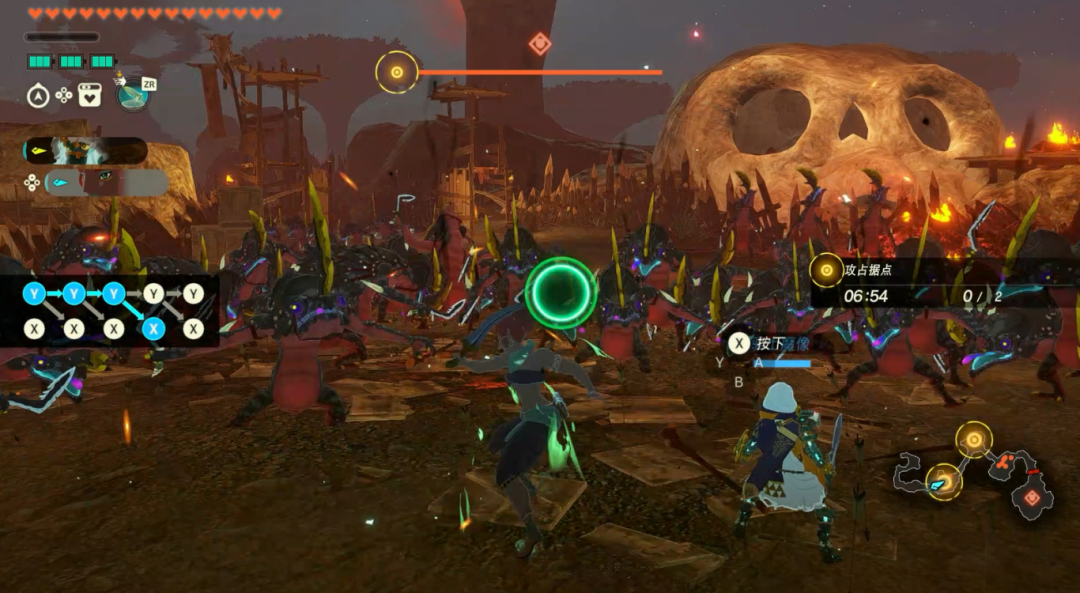Click the compass arrow icon
Image resolution: width=1080 pixels, height=593 pixels.
[38, 95]
